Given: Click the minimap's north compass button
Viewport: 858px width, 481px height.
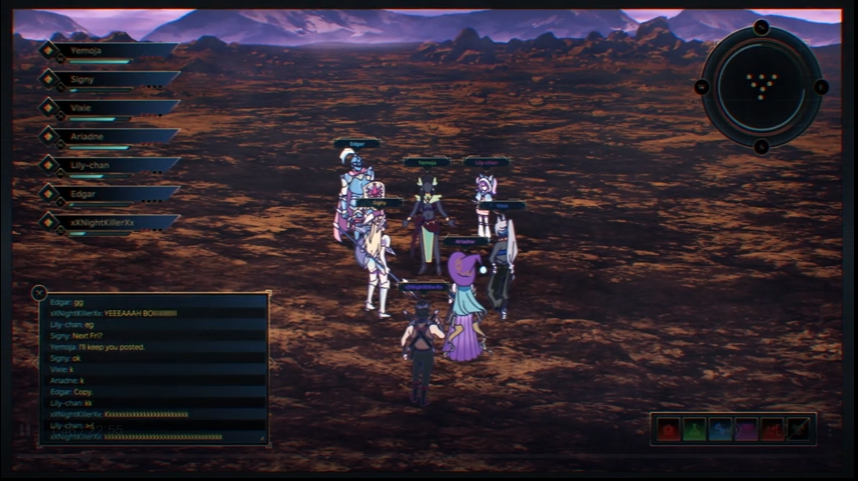Looking at the screenshot, I should pos(761,27).
